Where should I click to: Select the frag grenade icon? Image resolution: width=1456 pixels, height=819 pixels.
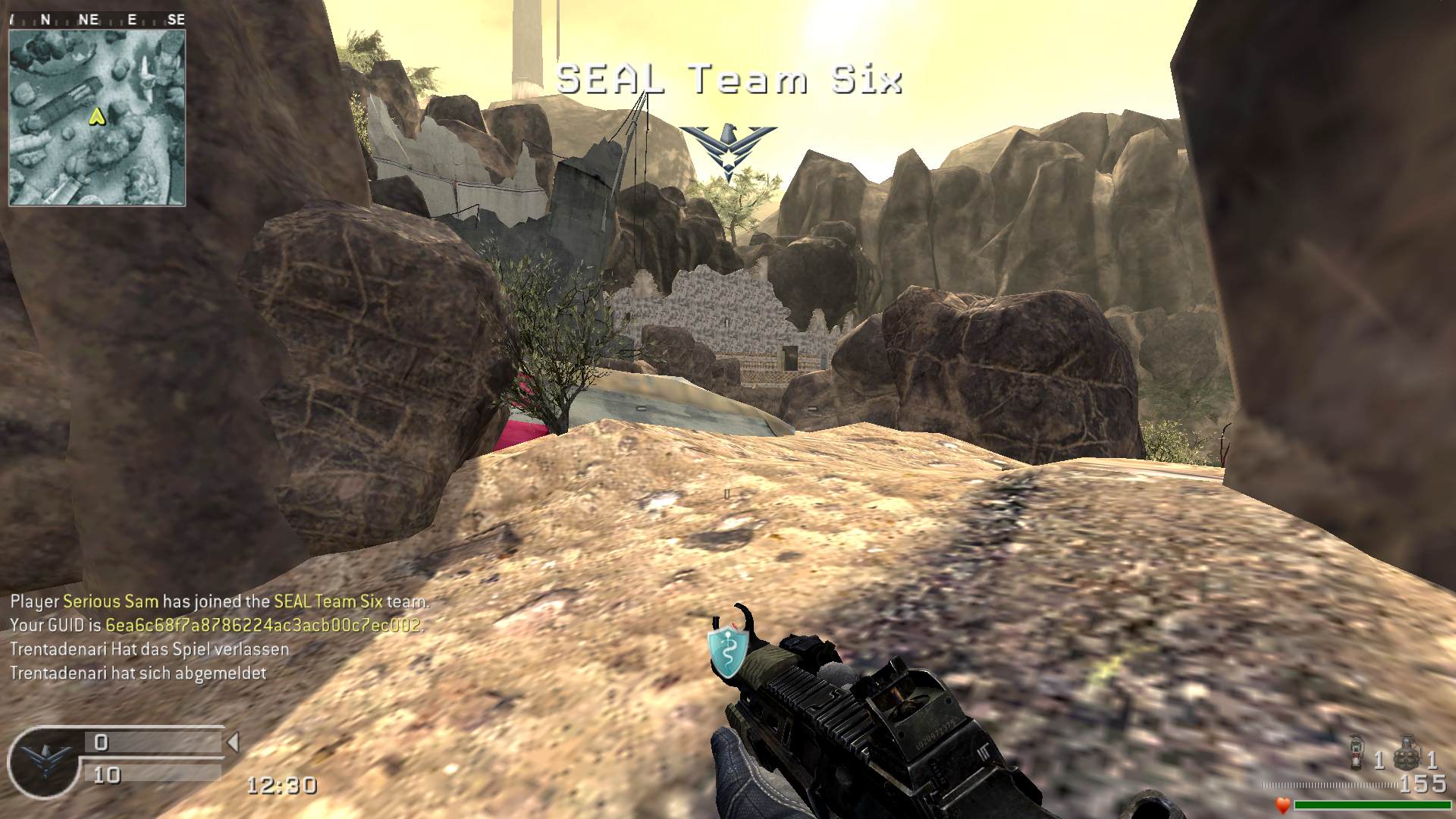coord(1407,752)
